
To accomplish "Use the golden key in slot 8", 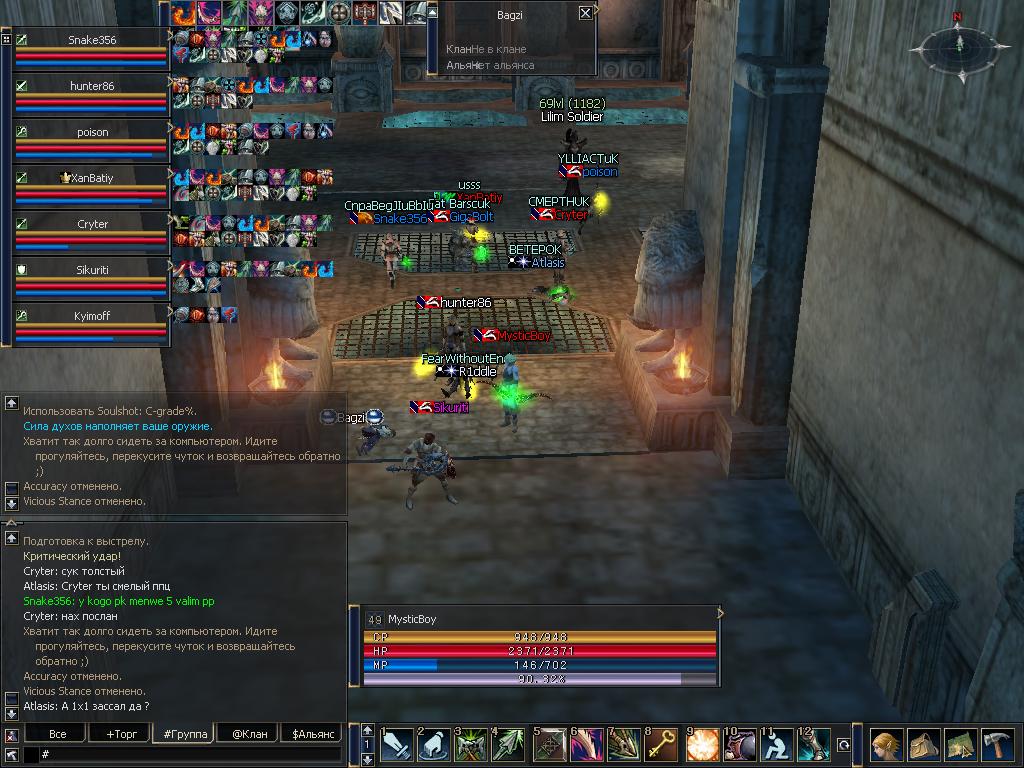I will coord(660,745).
